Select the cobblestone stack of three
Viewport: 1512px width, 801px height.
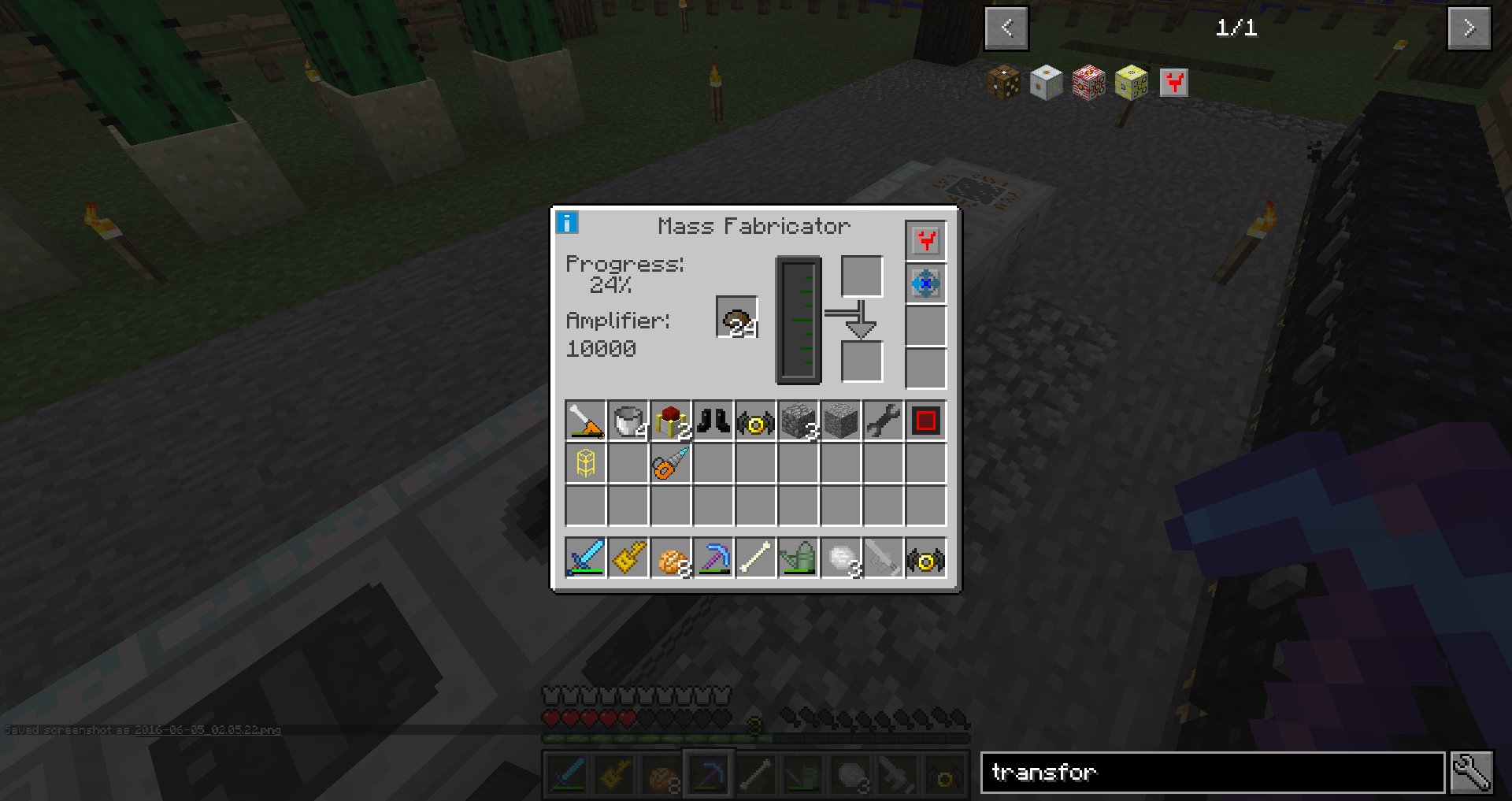pos(799,421)
